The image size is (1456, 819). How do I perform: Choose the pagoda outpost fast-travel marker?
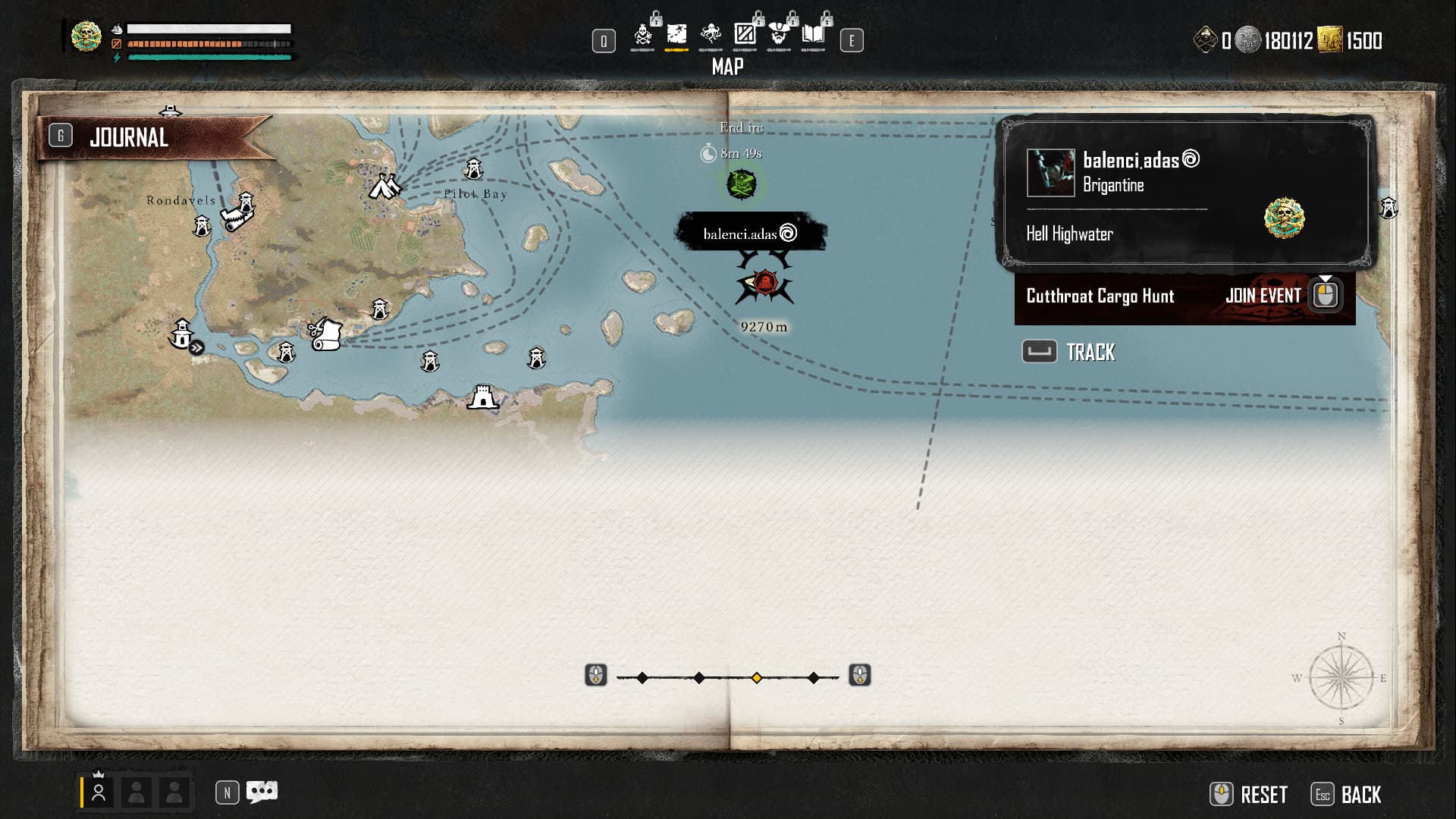tap(182, 334)
